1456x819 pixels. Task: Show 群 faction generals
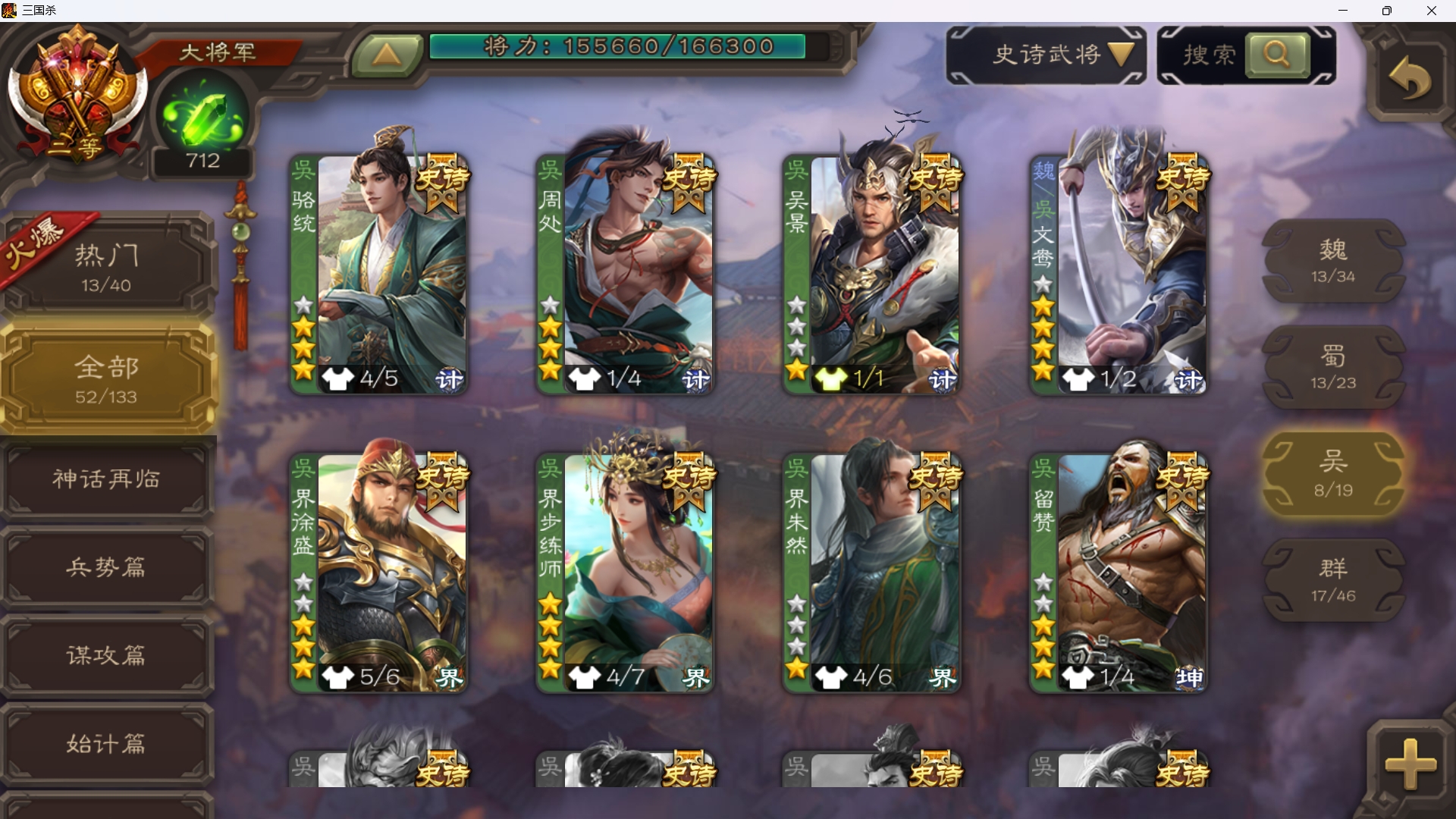pos(1333,581)
